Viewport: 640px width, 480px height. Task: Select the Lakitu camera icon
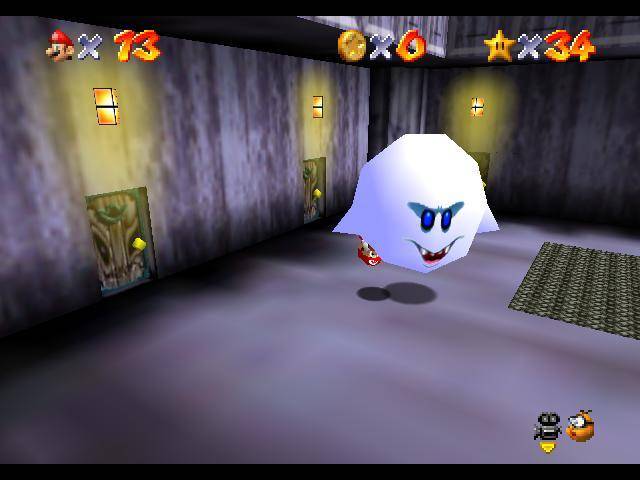click(579, 426)
